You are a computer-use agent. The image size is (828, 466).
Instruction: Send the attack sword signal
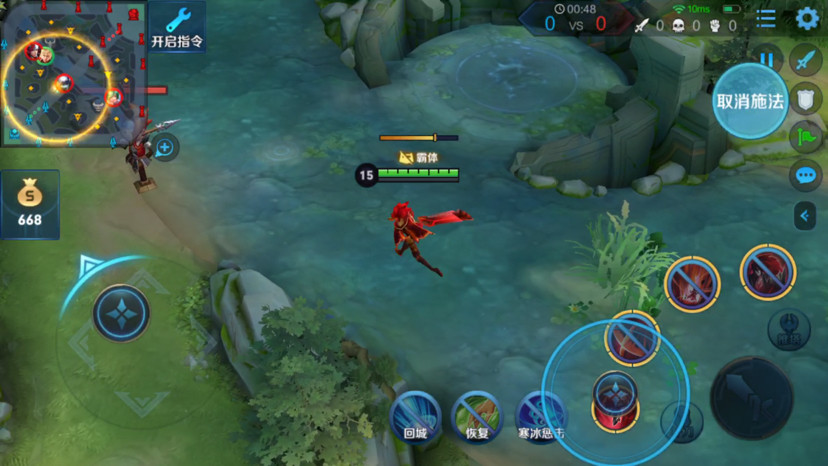tap(805, 60)
